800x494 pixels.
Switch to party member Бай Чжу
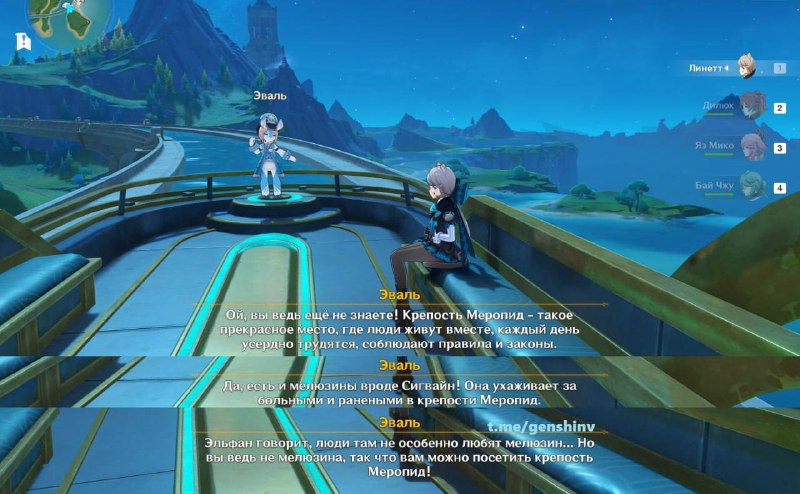click(752, 185)
